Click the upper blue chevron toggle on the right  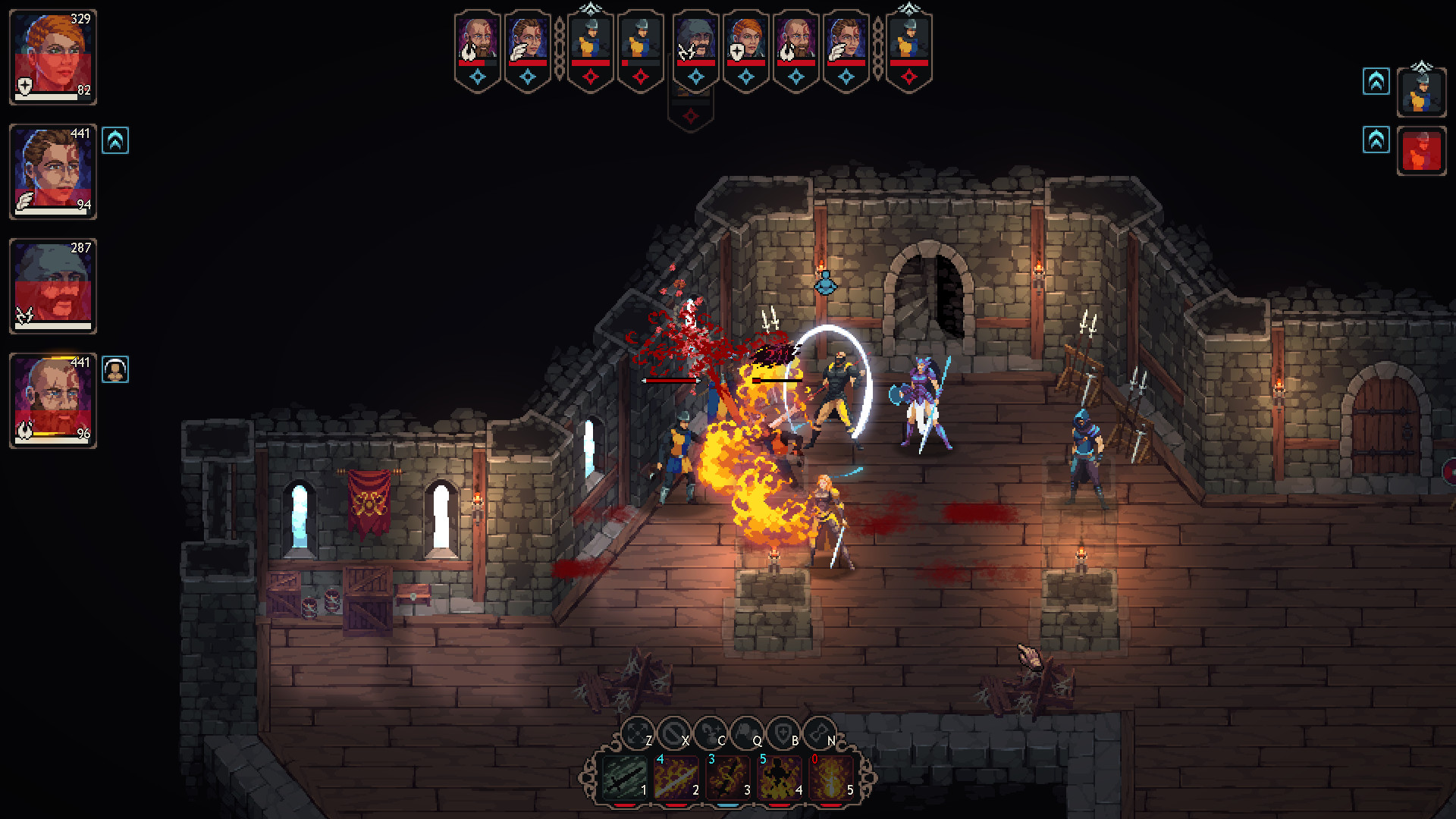pyautogui.click(x=1377, y=83)
